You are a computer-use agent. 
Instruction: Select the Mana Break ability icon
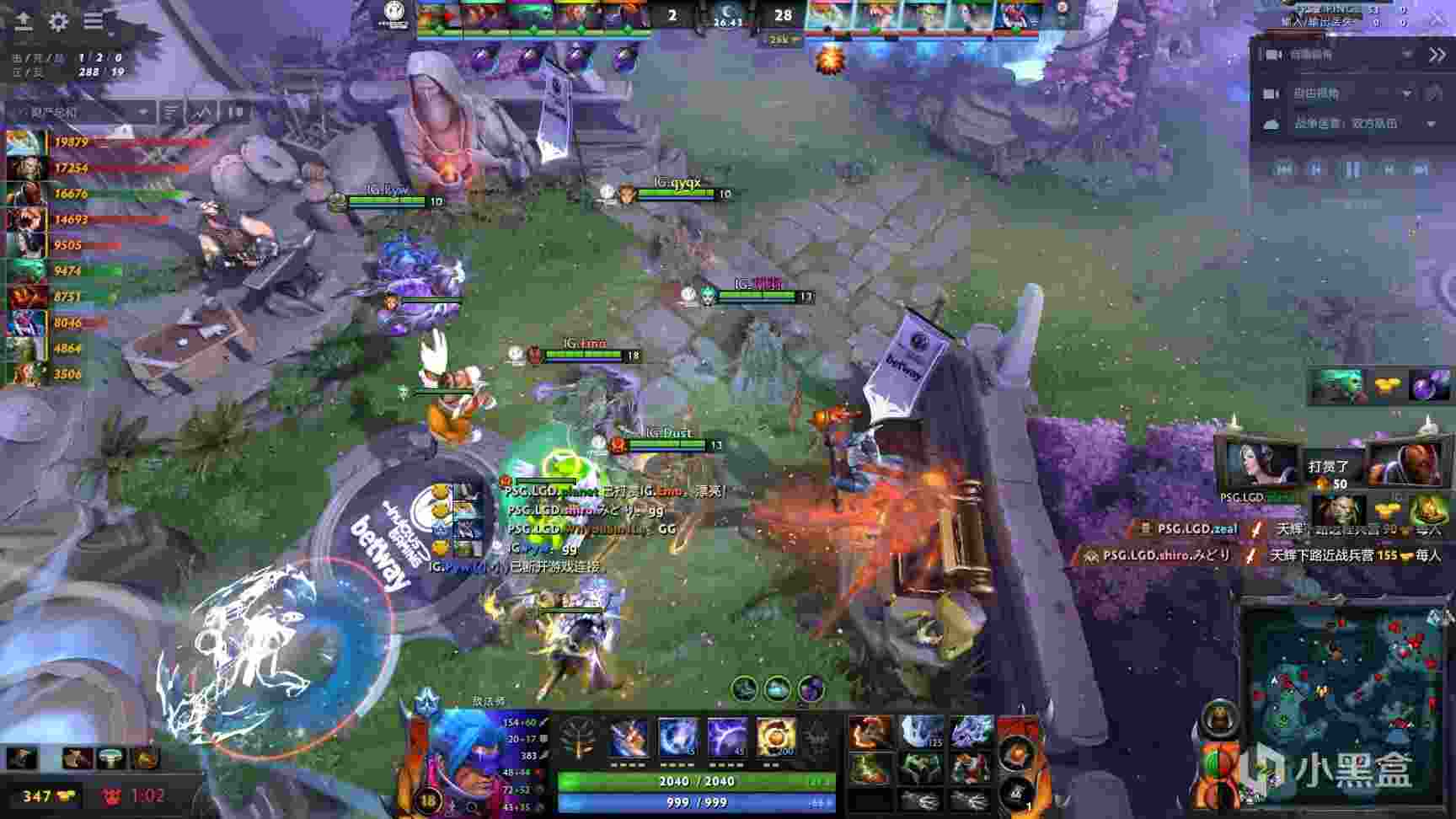629,739
